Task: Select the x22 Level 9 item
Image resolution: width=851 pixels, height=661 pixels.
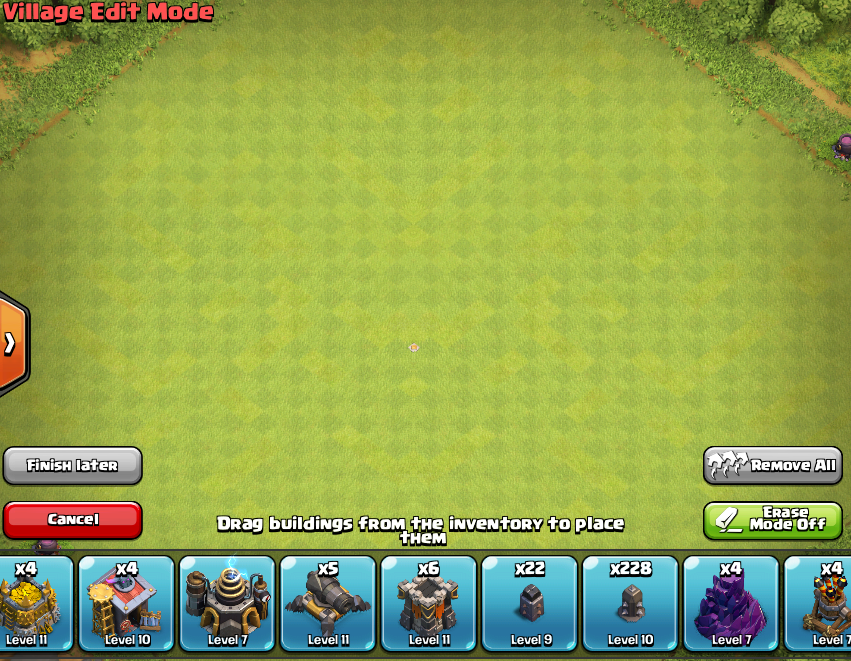Action: click(530, 603)
